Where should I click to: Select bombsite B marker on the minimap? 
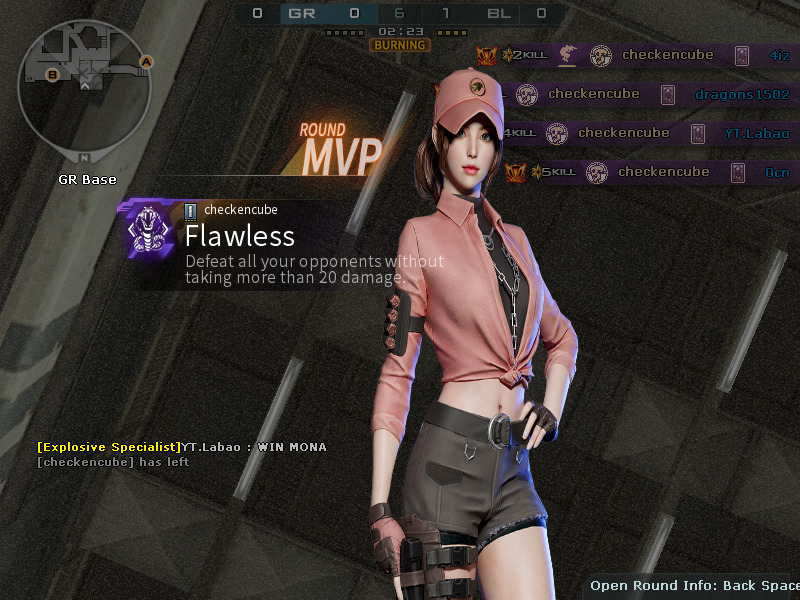click(x=53, y=74)
